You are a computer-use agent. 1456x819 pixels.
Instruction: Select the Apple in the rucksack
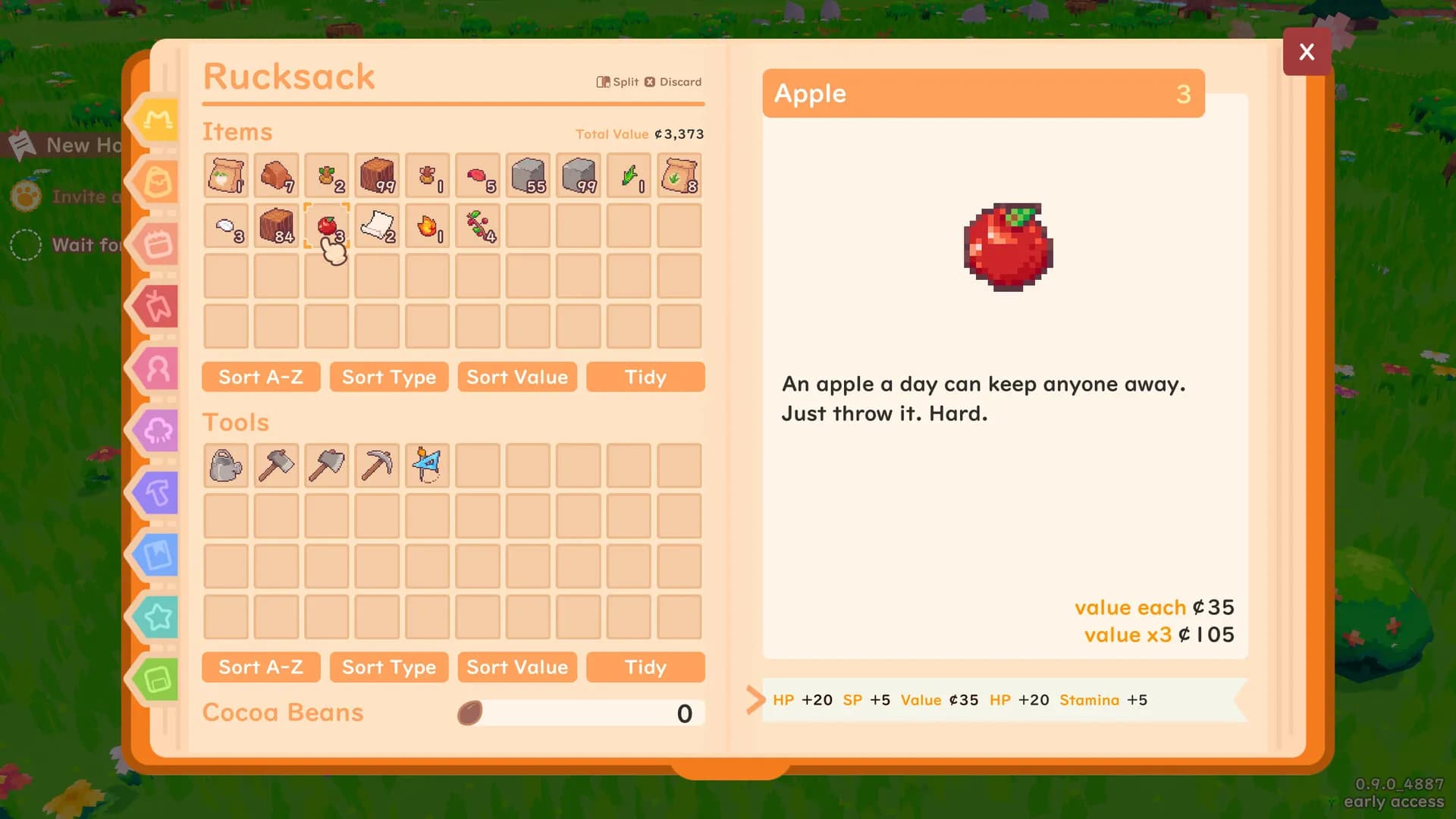(x=326, y=226)
